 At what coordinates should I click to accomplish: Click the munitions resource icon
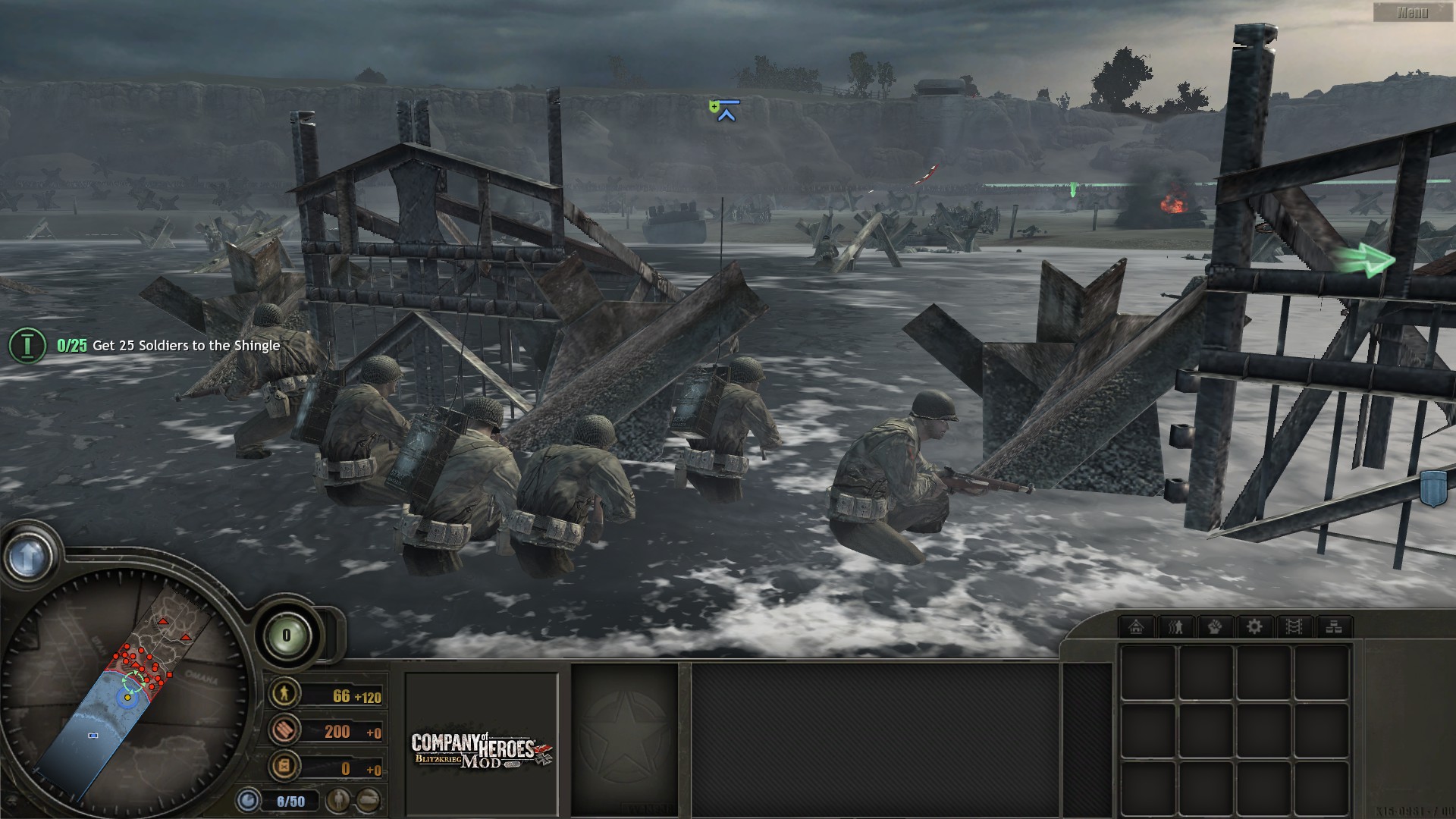pos(286,730)
